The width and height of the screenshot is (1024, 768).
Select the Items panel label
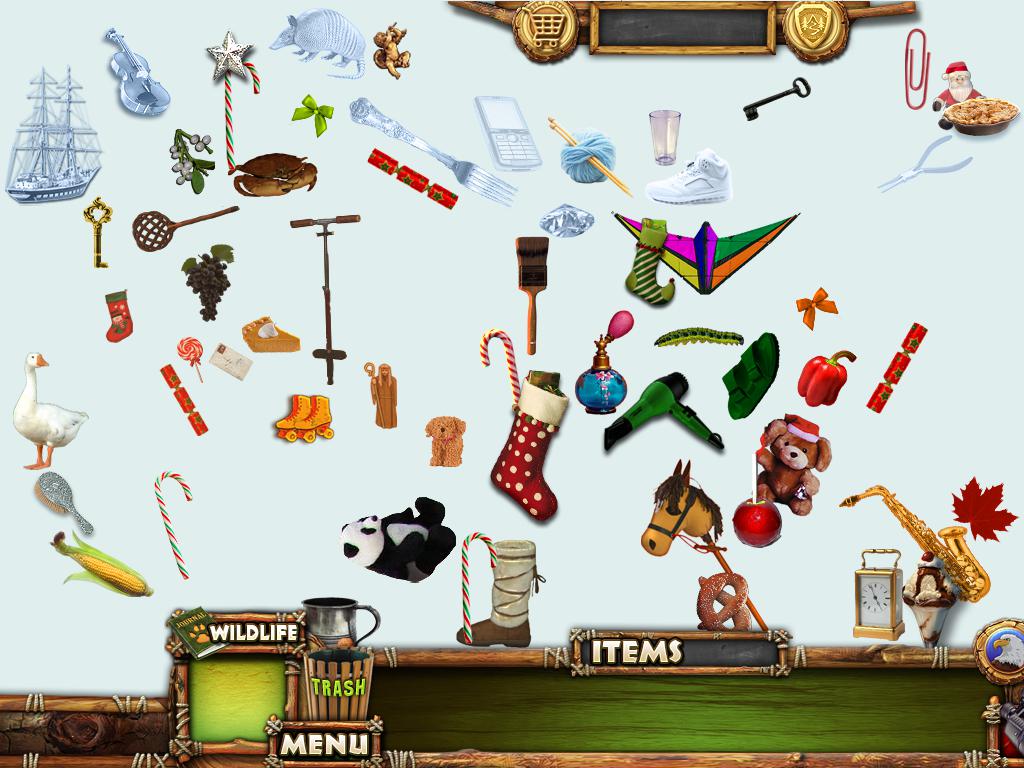636,652
